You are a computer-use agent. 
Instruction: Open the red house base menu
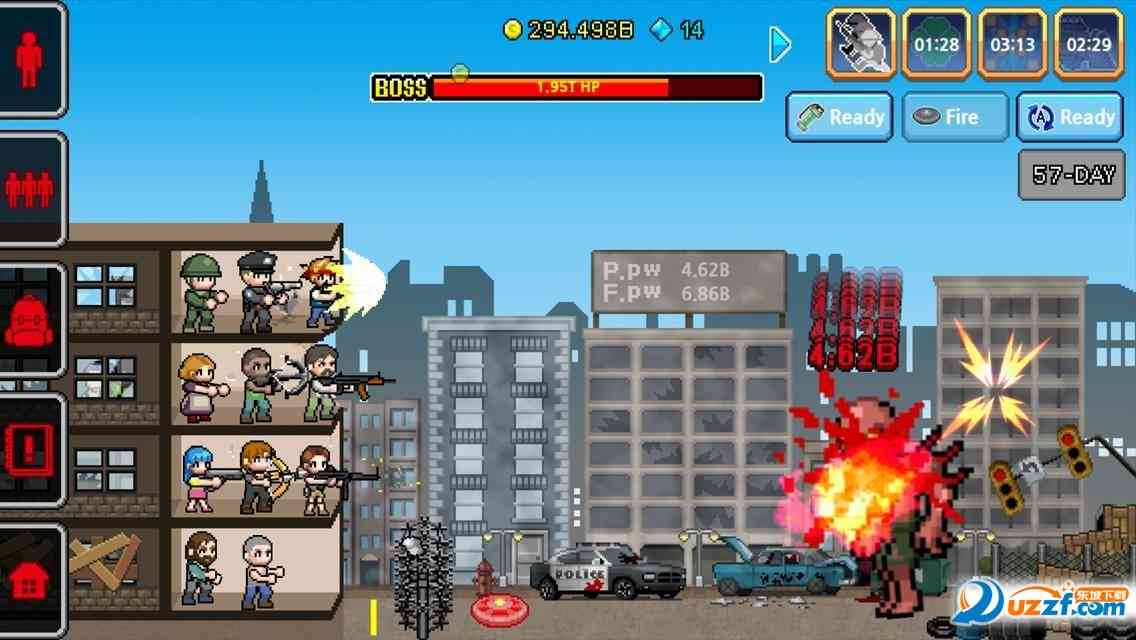(x=29, y=580)
